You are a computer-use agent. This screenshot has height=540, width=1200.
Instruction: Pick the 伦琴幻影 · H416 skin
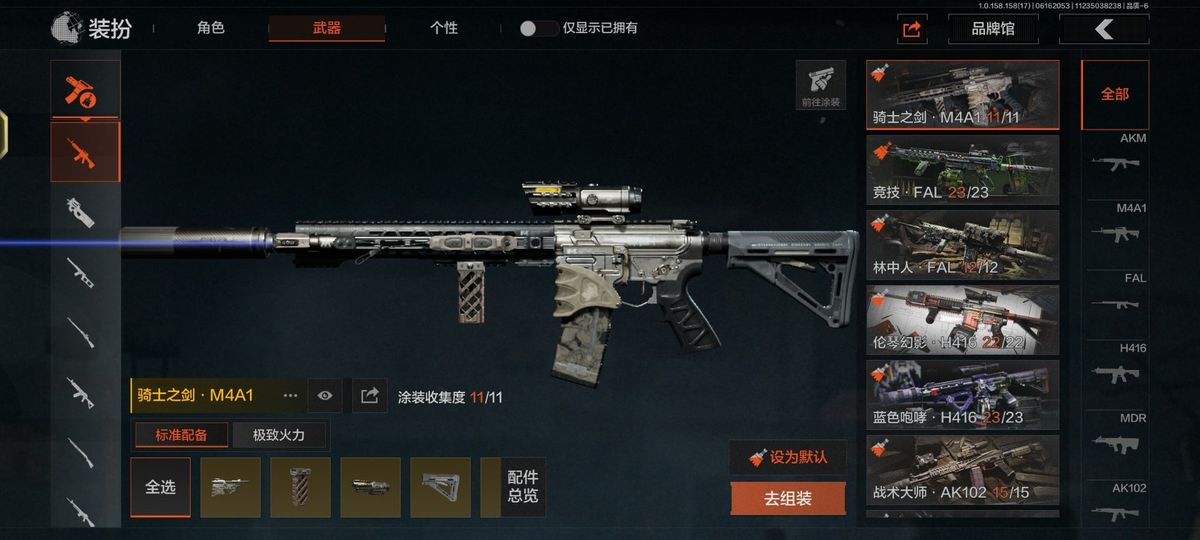pyautogui.click(x=962, y=319)
